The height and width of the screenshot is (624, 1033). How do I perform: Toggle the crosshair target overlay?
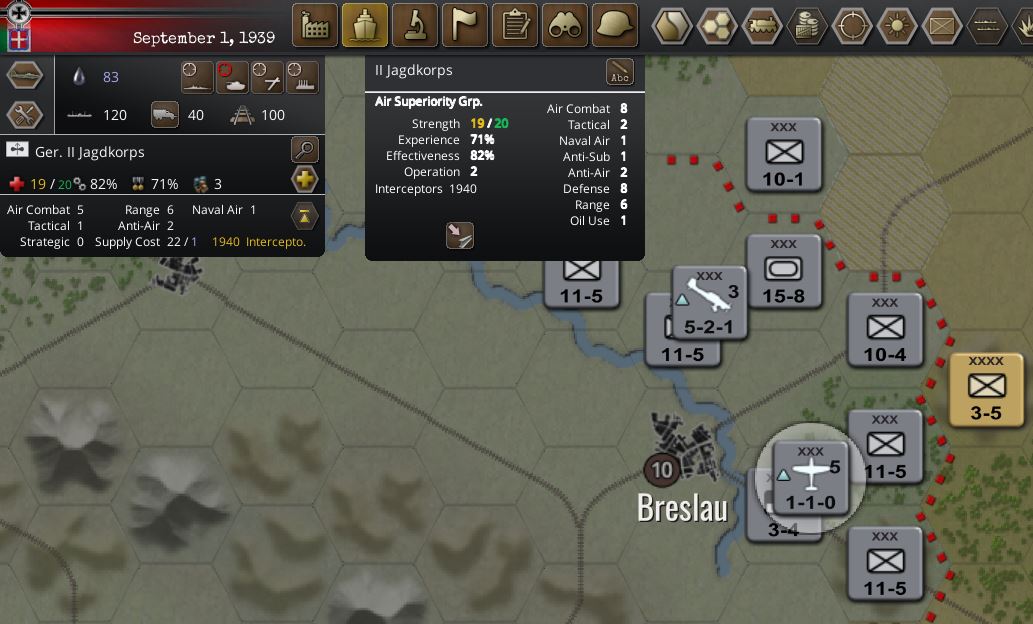point(852,25)
